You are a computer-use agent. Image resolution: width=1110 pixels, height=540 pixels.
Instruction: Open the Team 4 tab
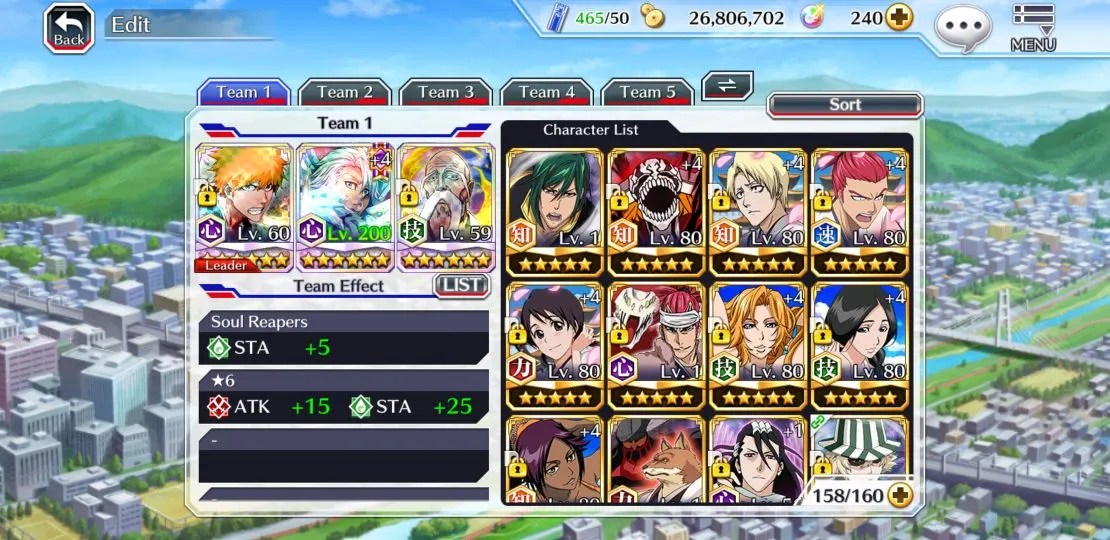pyautogui.click(x=546, y=93)
